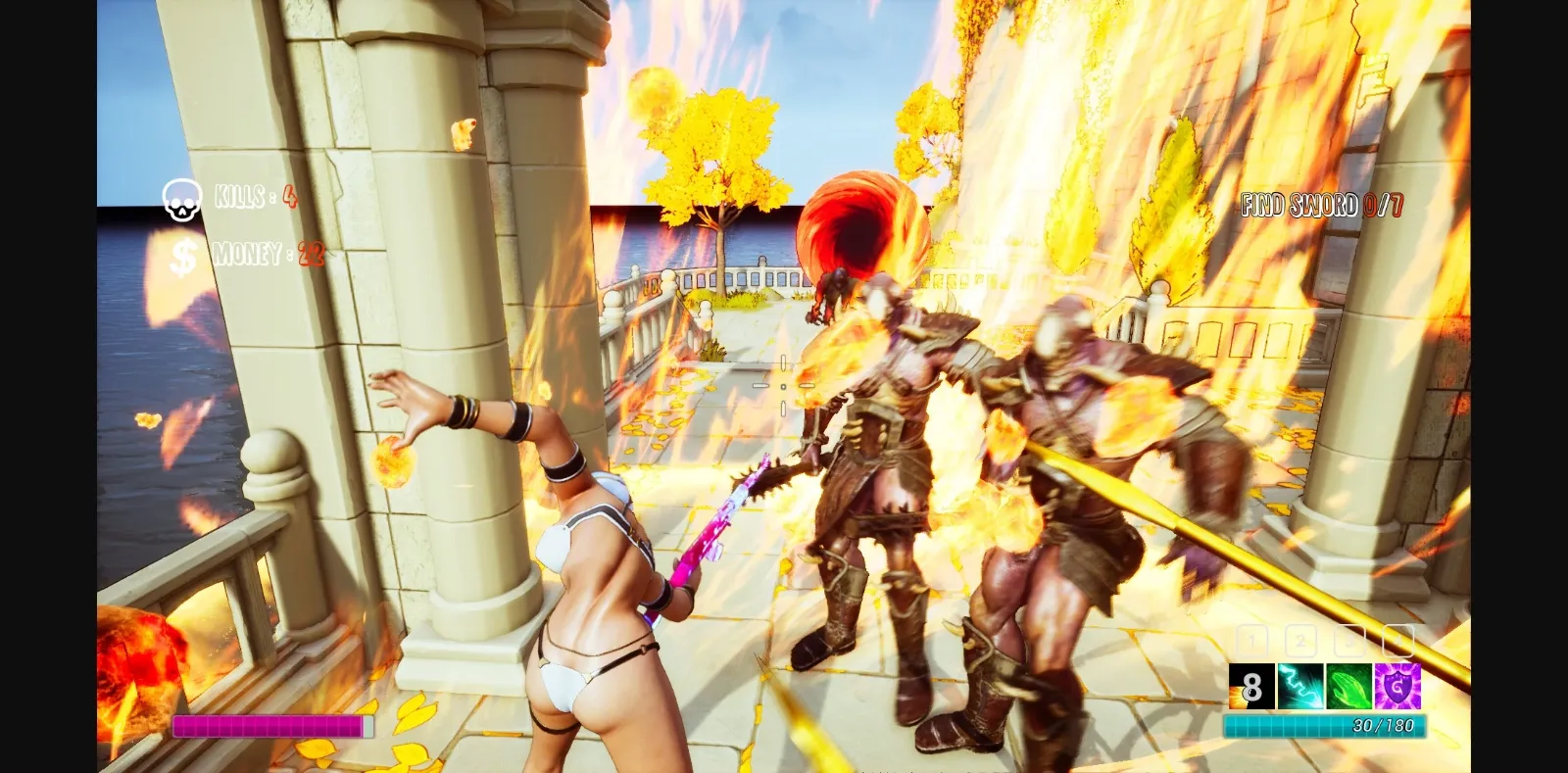Toggle the third hotbar slot binding
1568x773 pixels.
click(x=1348, y=640)
